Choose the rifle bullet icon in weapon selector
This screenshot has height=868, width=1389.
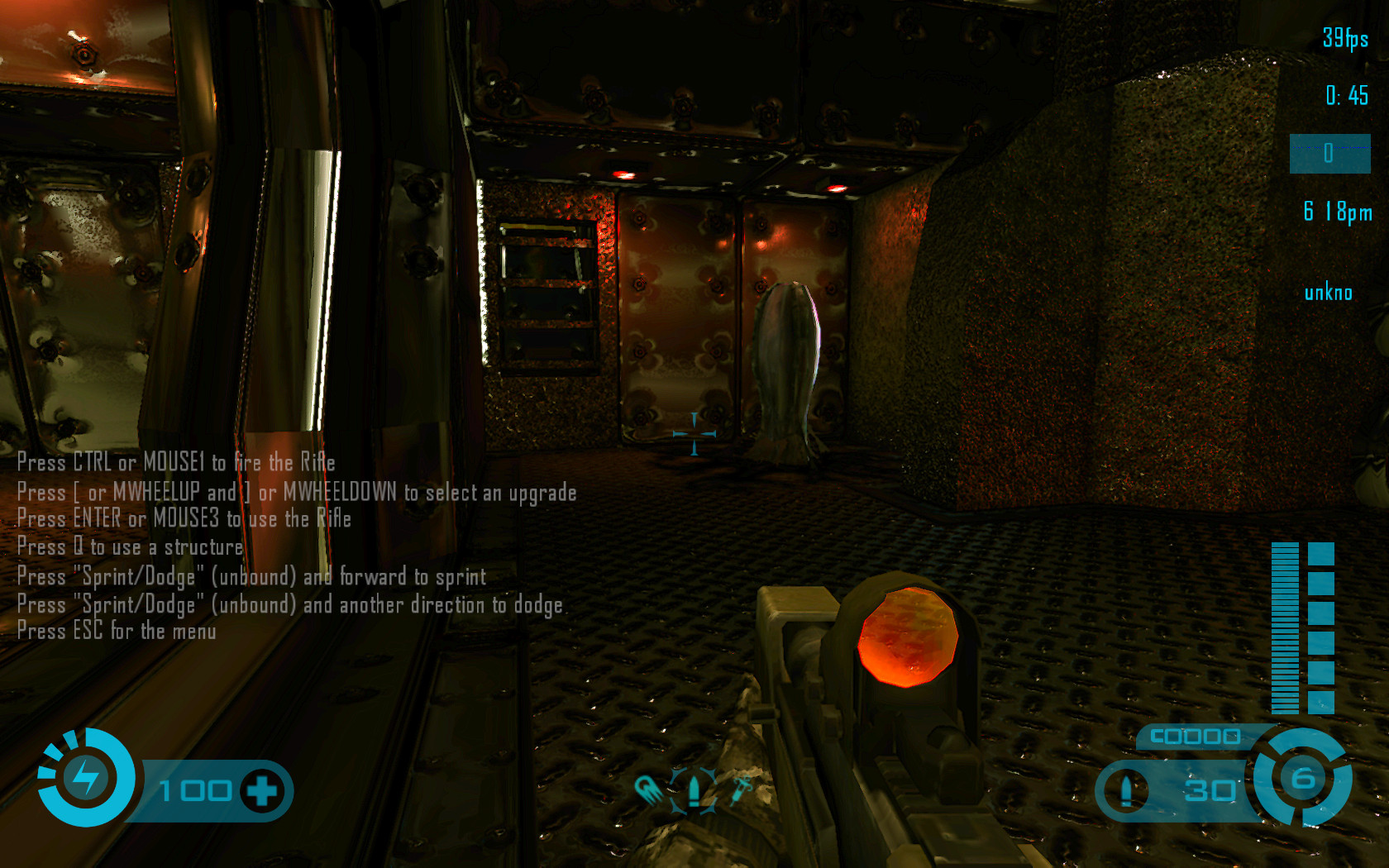click(694, 789)
